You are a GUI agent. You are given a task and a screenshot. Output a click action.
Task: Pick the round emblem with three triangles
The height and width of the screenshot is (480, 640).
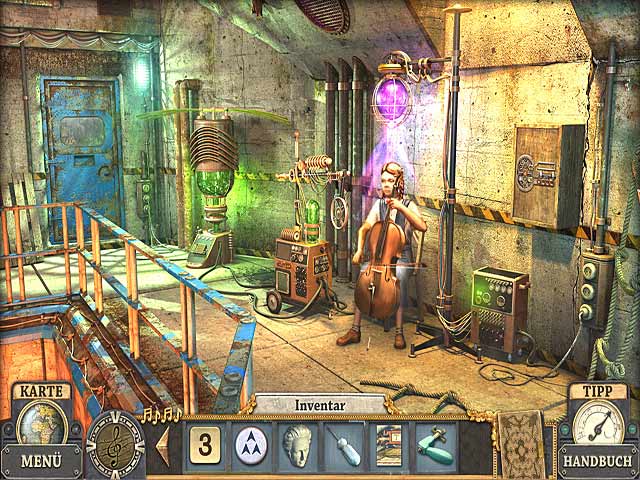[x=252, y=444]
